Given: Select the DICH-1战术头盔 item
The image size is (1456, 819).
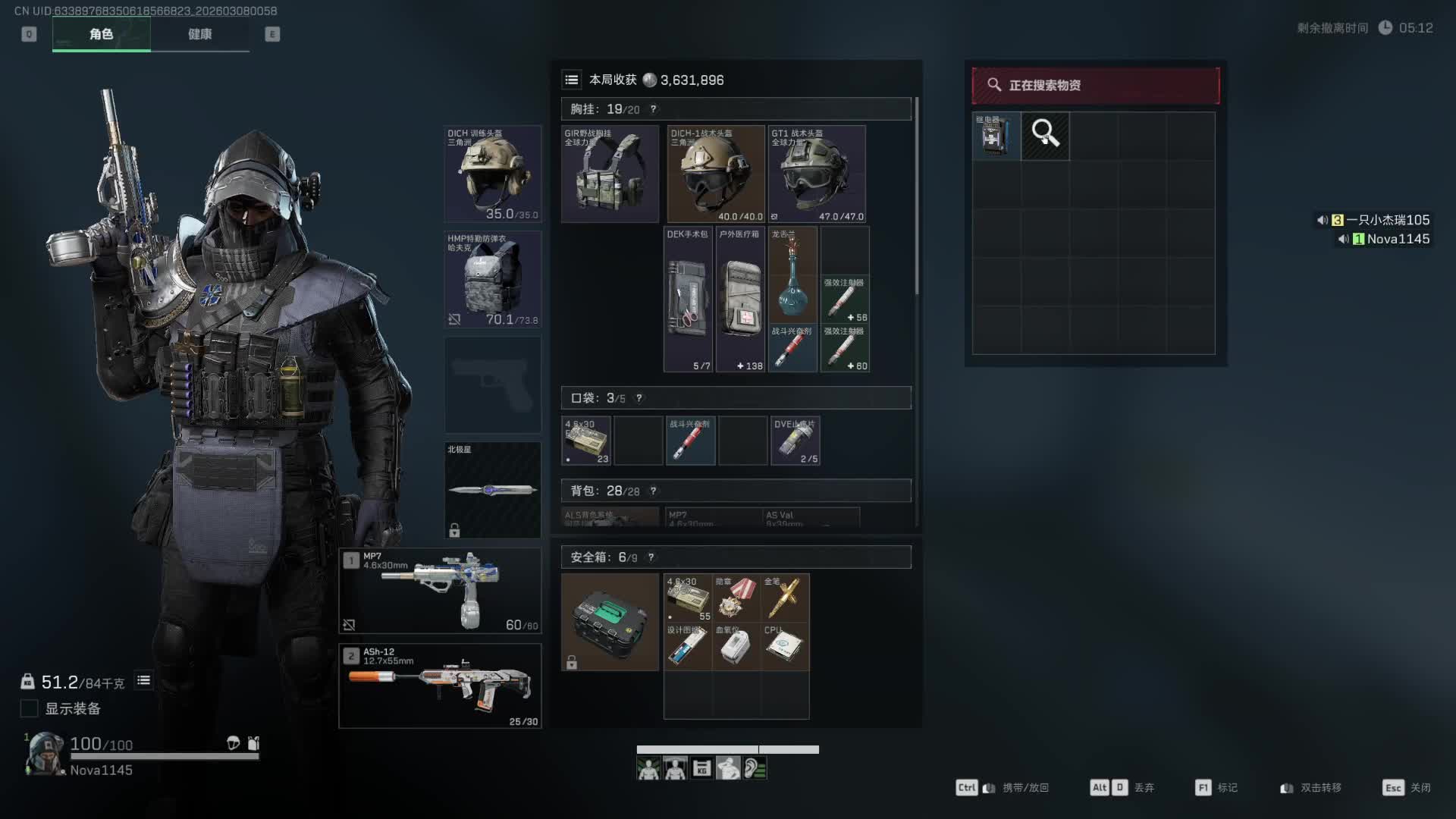Looking at the screenshot, I should coord(715,174).
